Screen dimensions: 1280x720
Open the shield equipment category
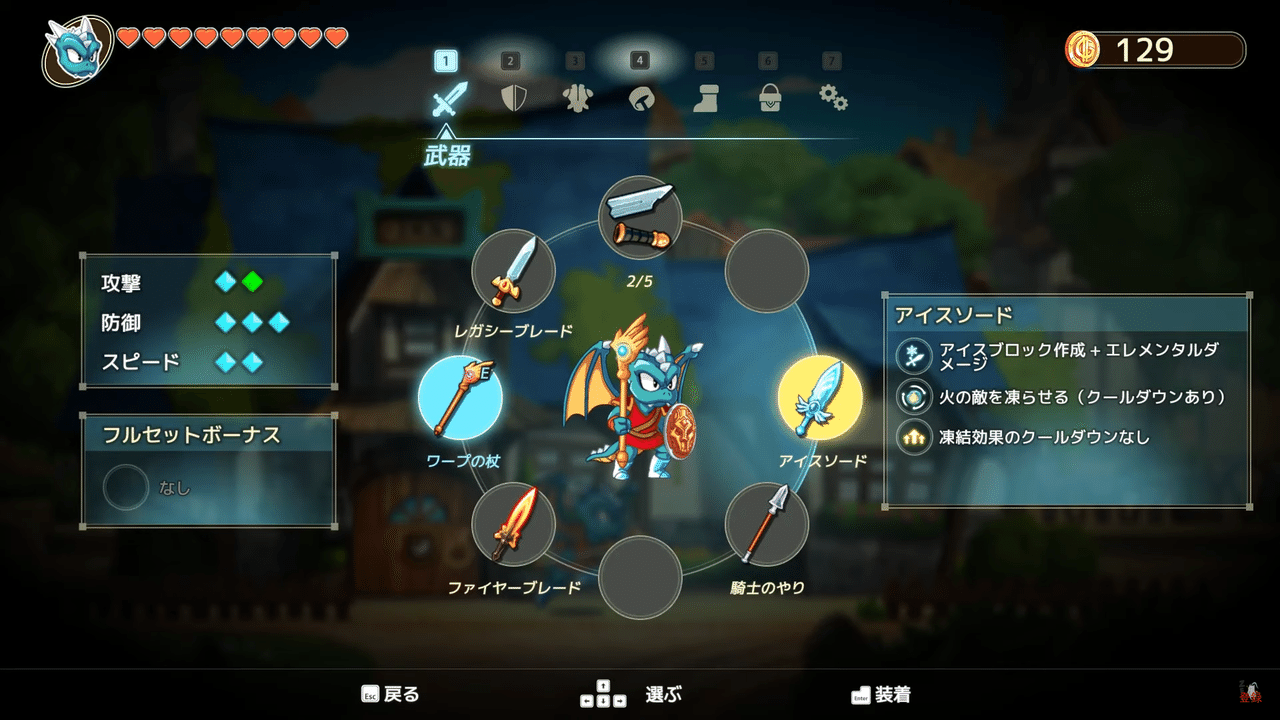pos(511,99)
